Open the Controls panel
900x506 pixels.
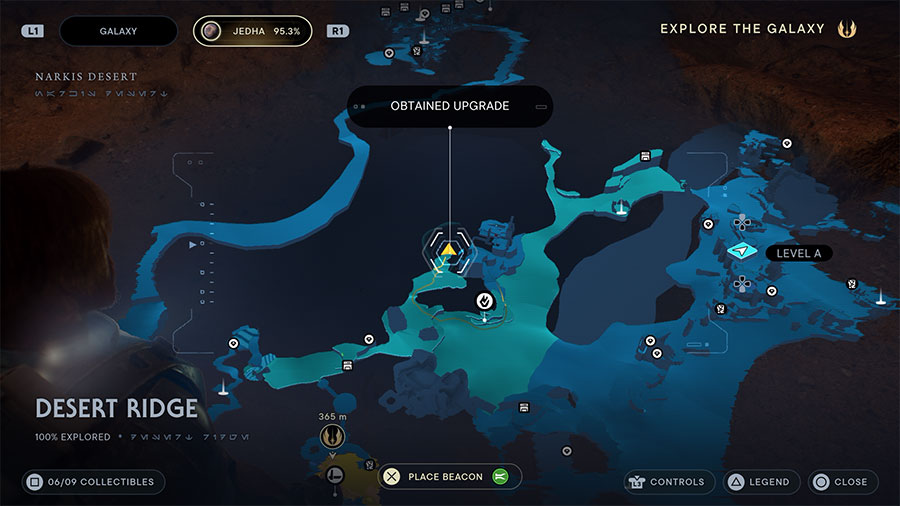[669, 482]
